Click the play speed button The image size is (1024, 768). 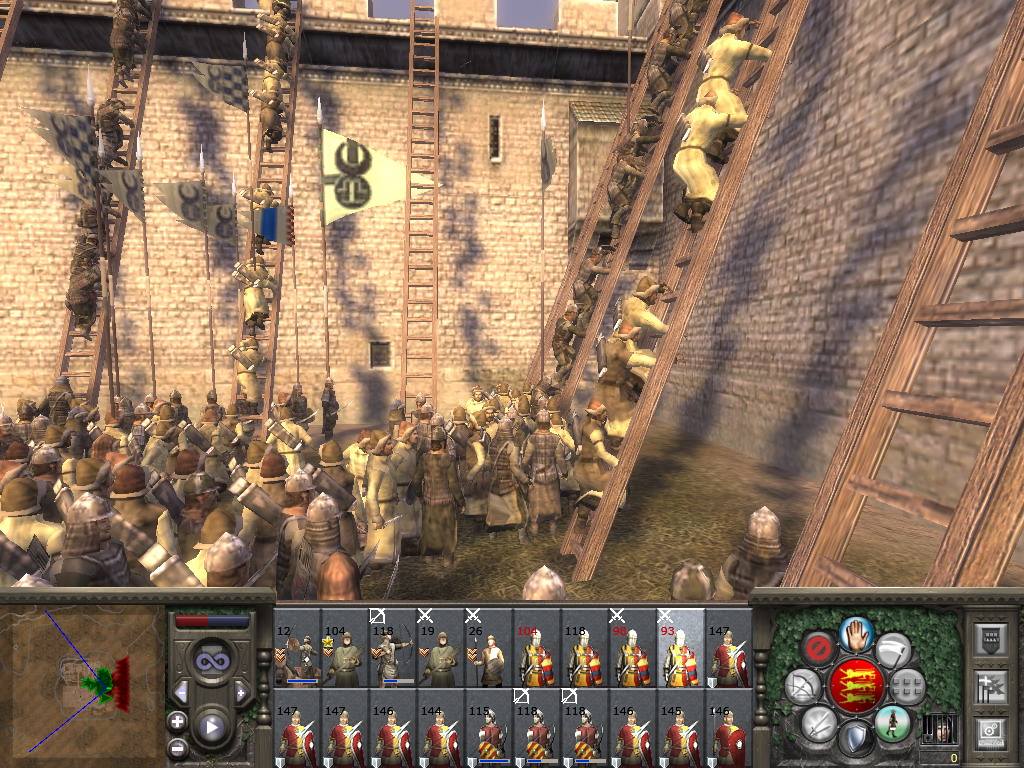pos(211,727)
